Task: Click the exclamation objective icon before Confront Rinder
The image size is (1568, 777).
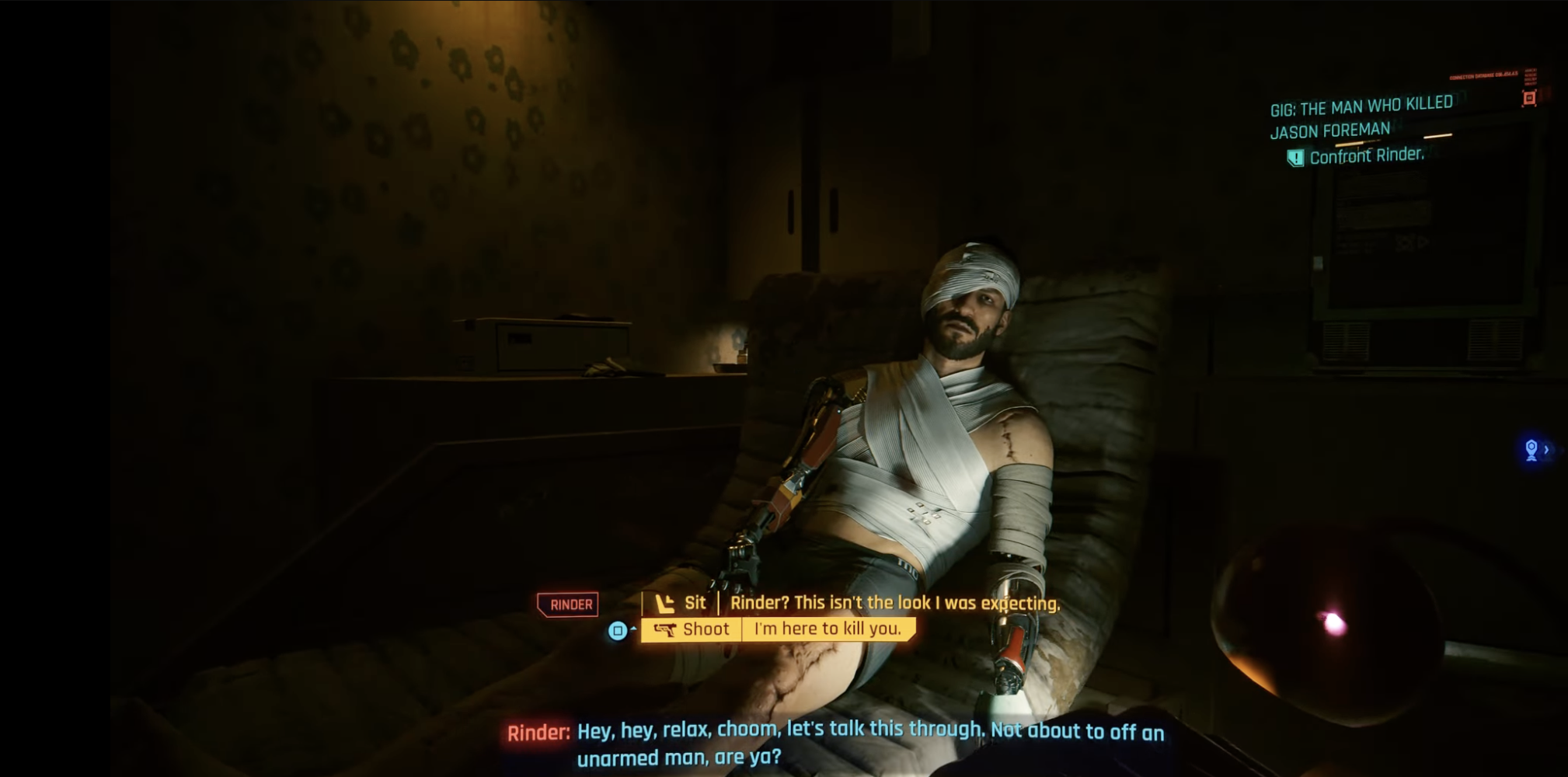Action: pyautogui.click(x=1296, y=158)
